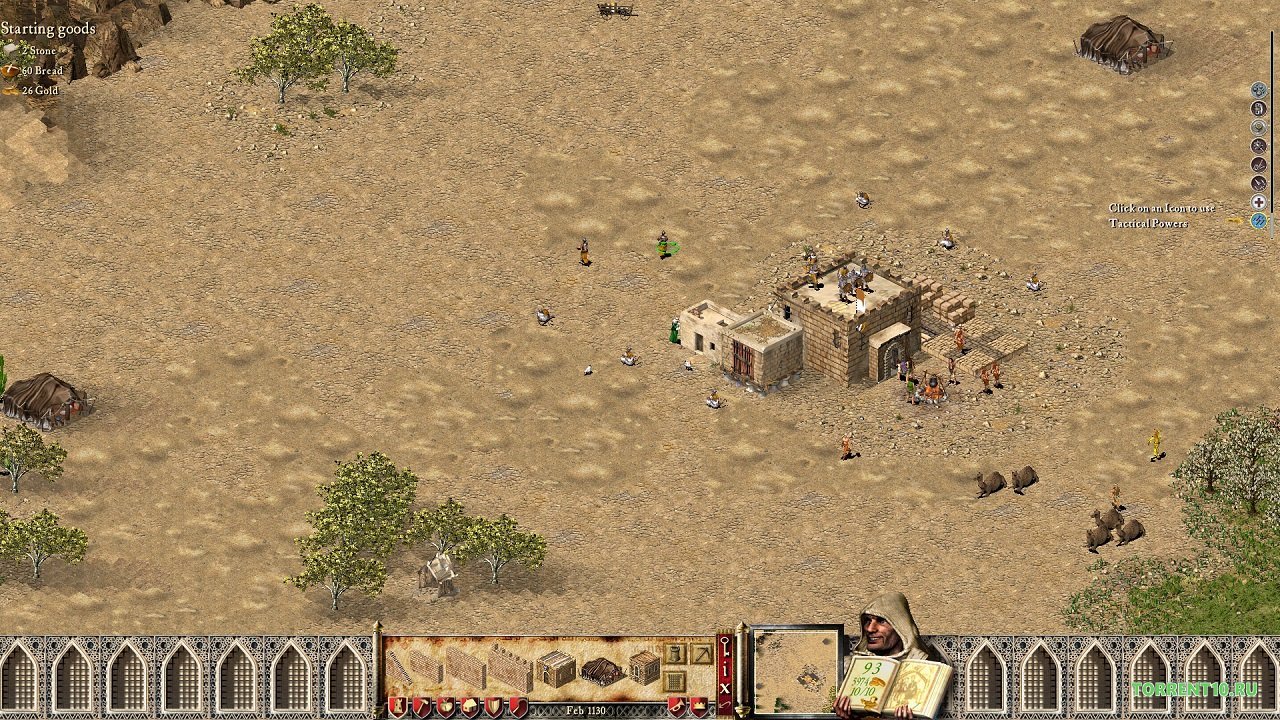Click the minimap to move the view
Image resolution: width=1280 pixels, height=720 pixels.
[797, 673]
